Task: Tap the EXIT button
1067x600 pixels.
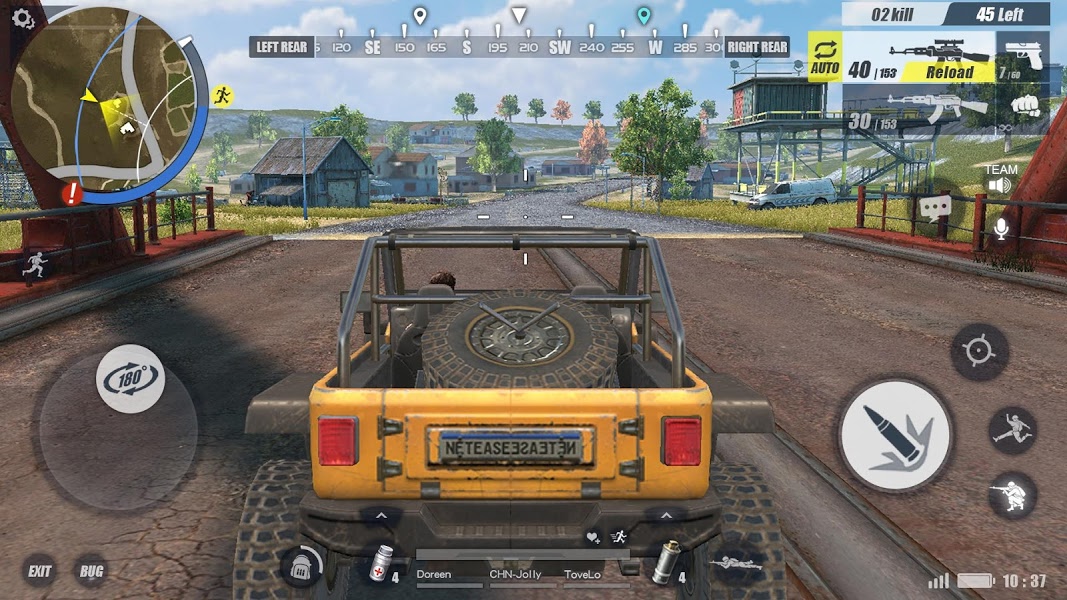Action: coord(40,572)
